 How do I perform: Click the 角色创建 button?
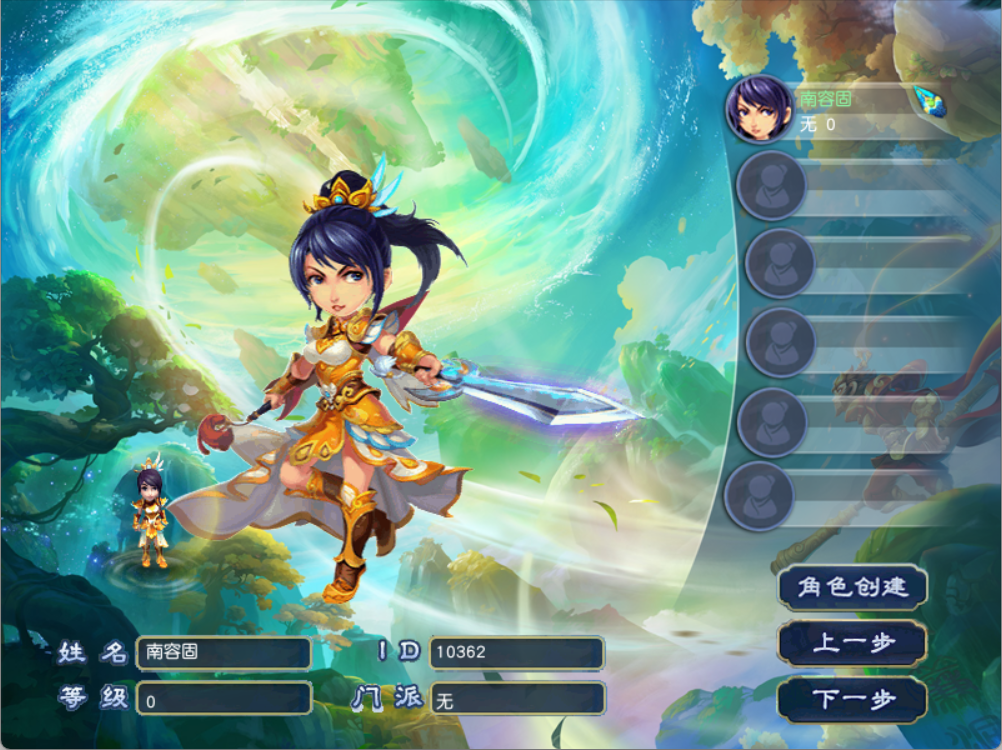[852, 587]
